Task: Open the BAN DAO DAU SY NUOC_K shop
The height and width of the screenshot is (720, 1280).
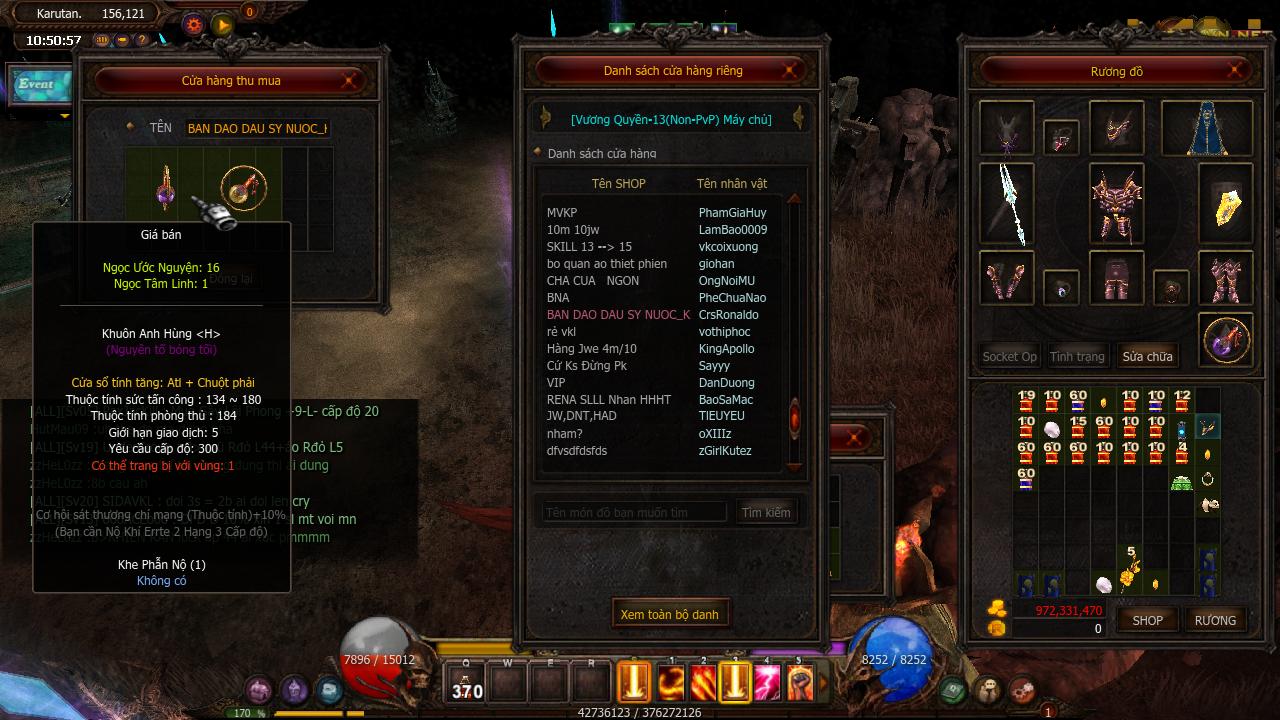Action: click(618, 315)
